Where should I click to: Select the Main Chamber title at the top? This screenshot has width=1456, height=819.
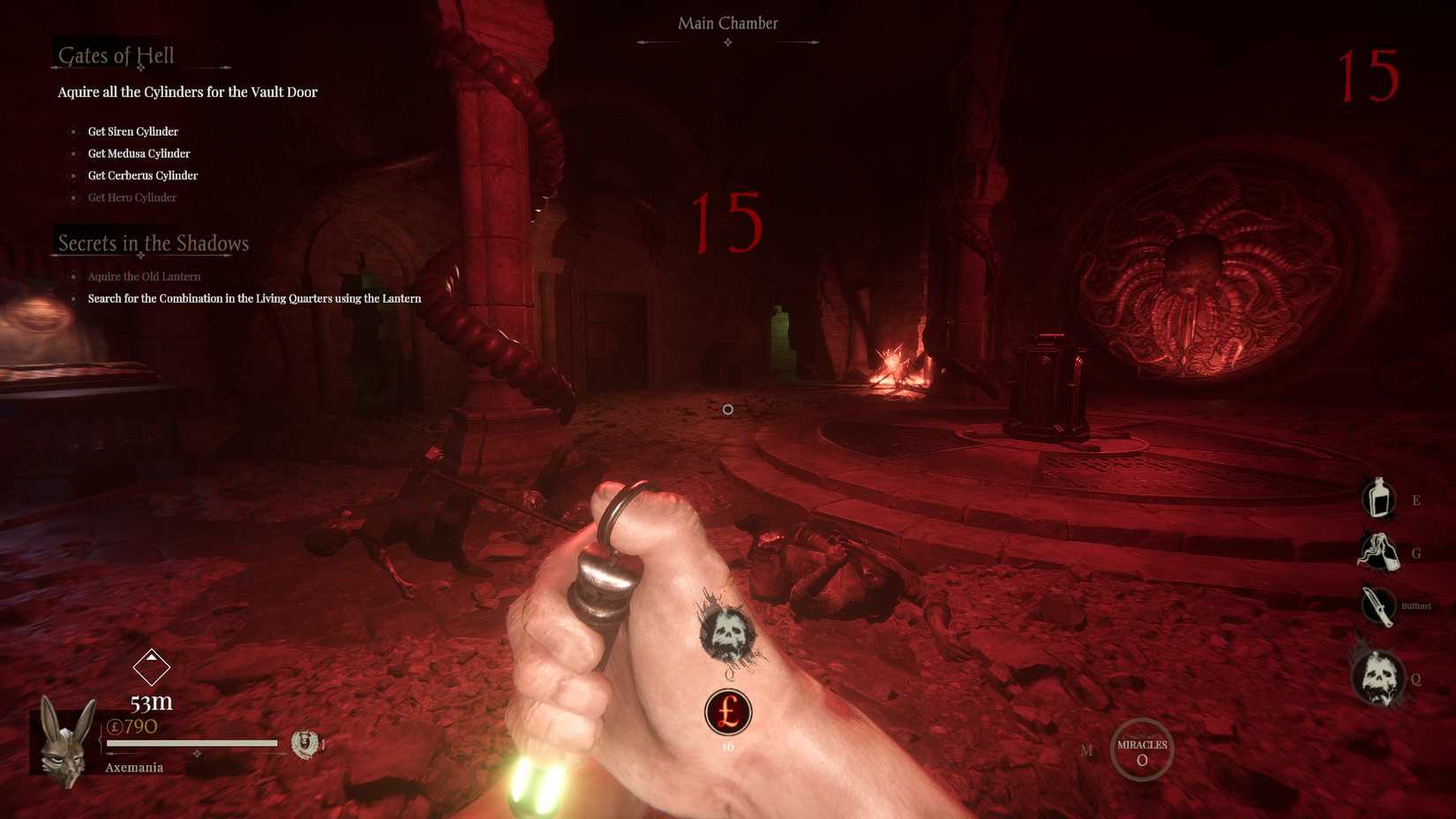727,23
